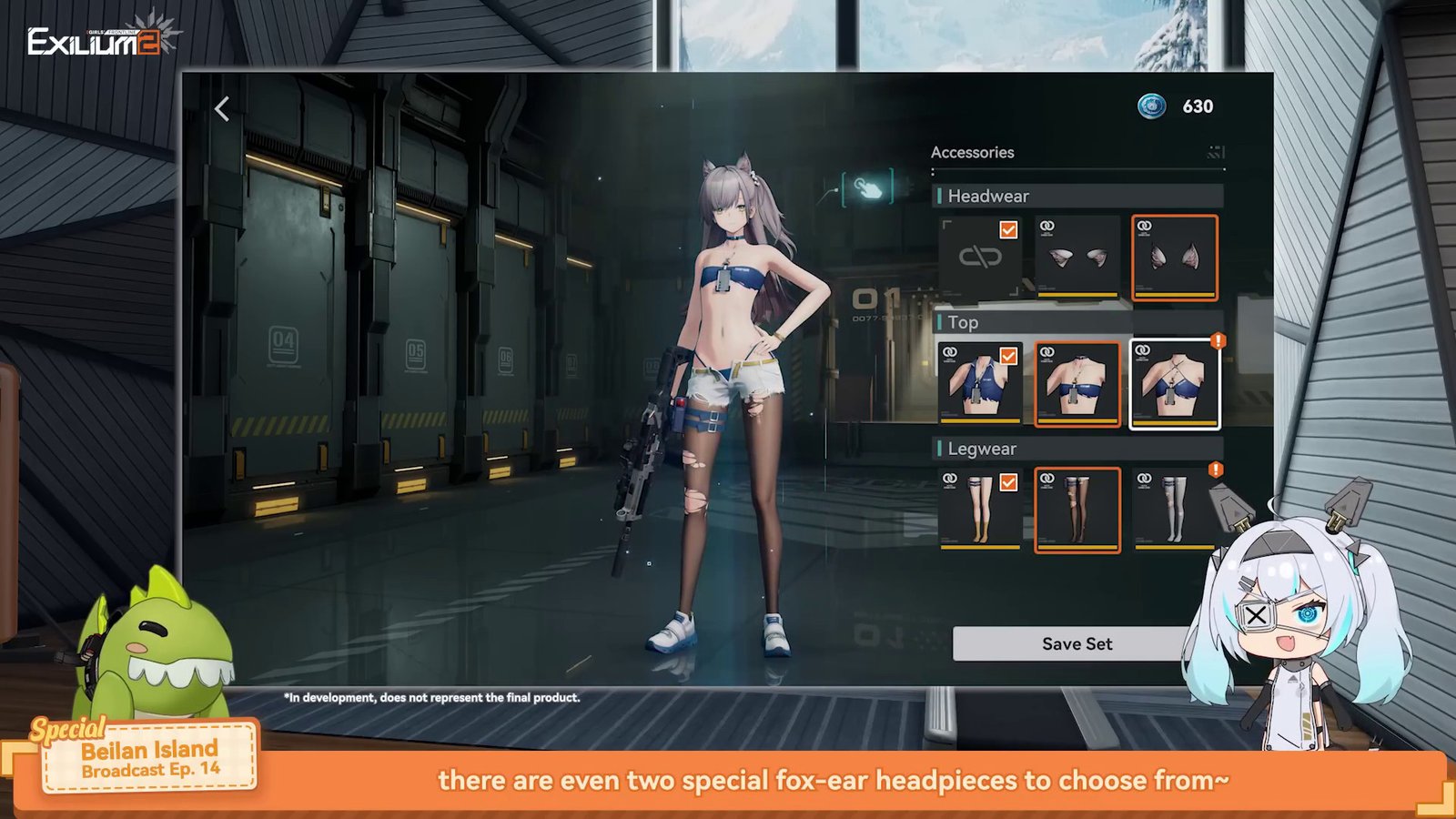1456x819 pixels.
Task: Click the blue currency coin icon
Action: pos(1152,106)
